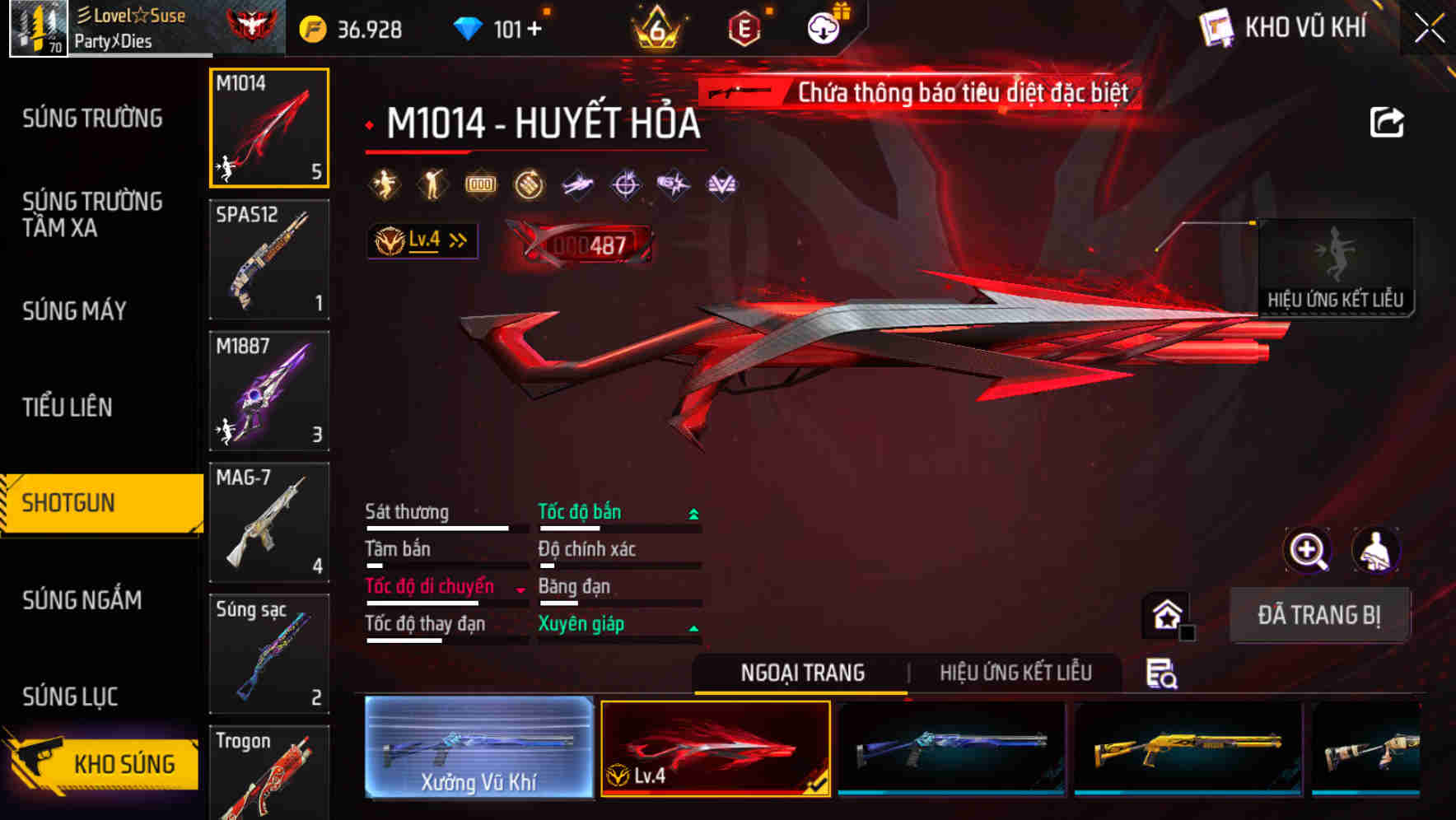Screen dimensions: 1456x820
Task: Open the HIỆU ỨNG KẾT LIỄU tab
Action: 1017,673
